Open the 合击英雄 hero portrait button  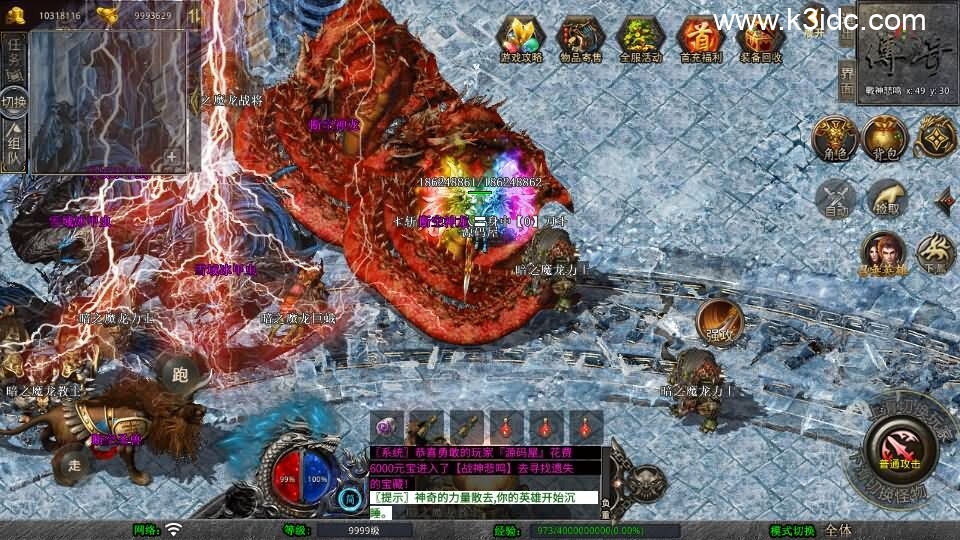point(883,252)
